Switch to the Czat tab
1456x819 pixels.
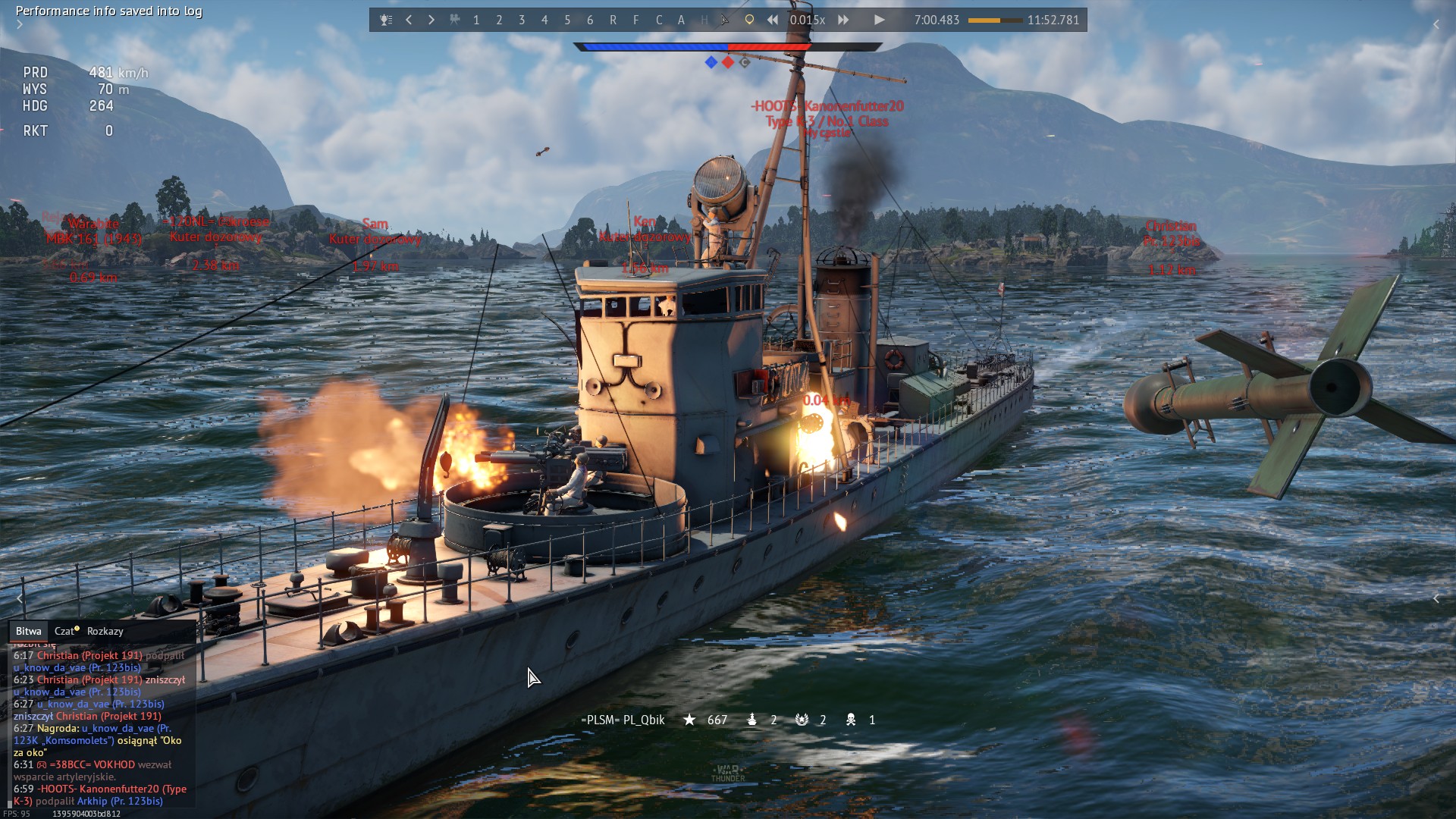point(66,631)
